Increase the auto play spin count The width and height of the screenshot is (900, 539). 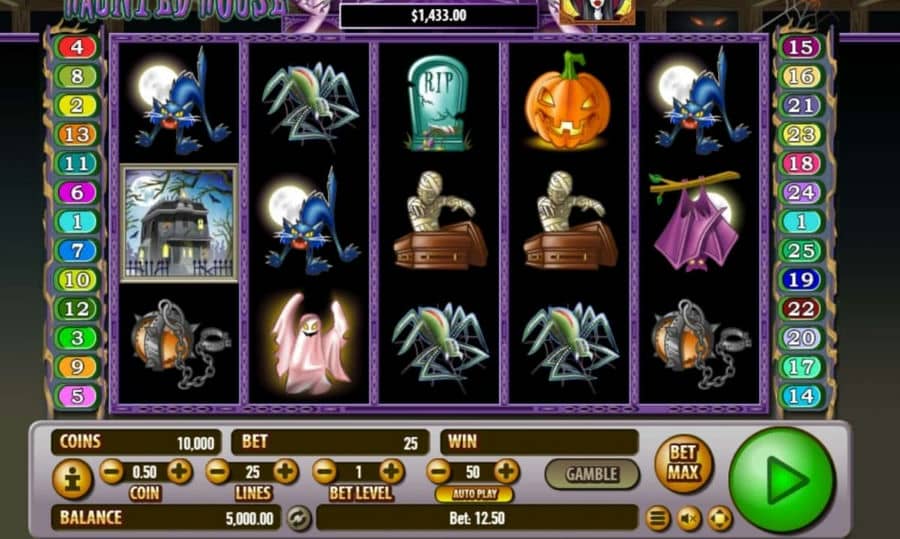click(507, 471)
